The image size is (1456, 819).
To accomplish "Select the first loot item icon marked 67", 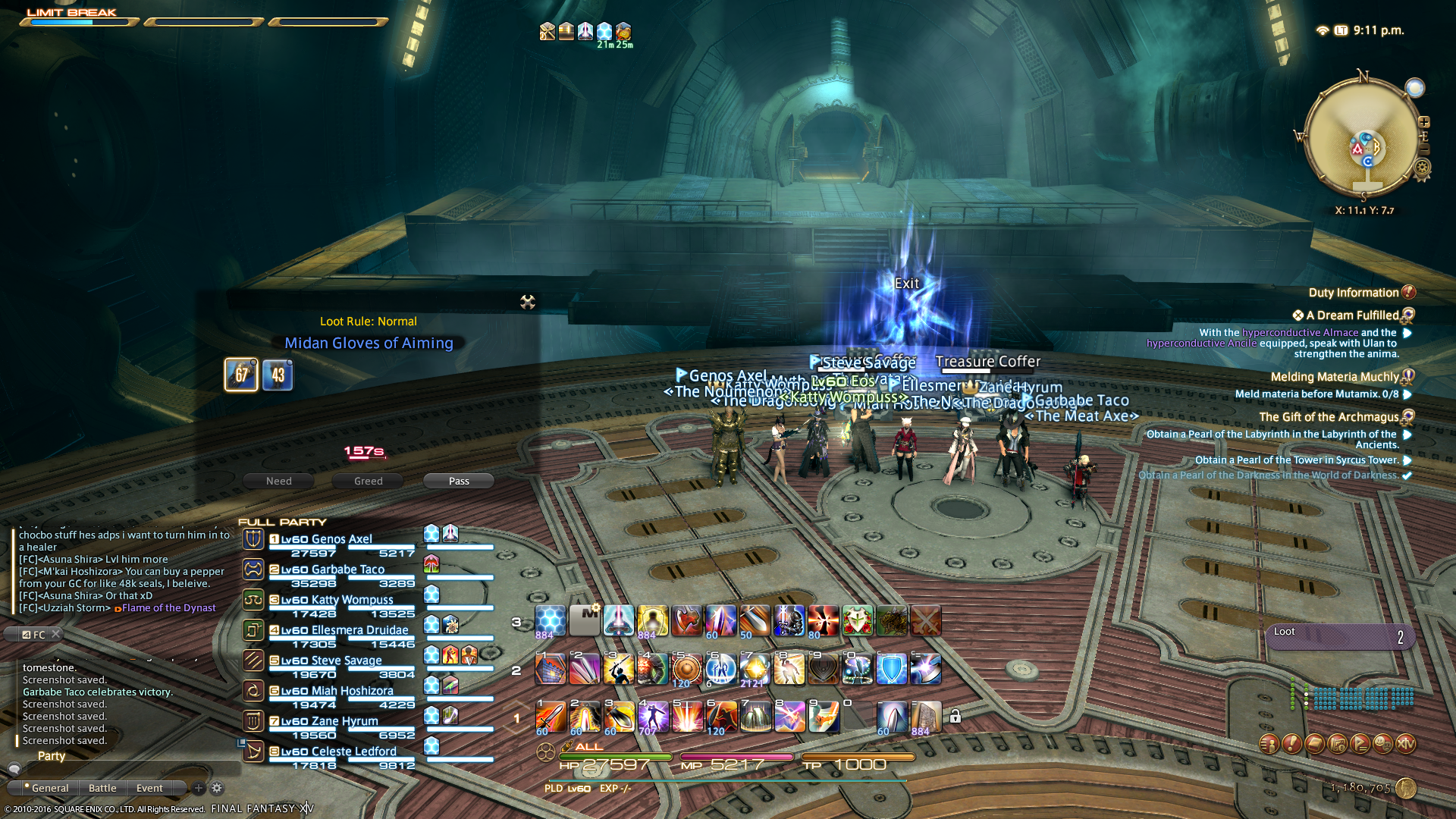I will [x=241, y=375].
